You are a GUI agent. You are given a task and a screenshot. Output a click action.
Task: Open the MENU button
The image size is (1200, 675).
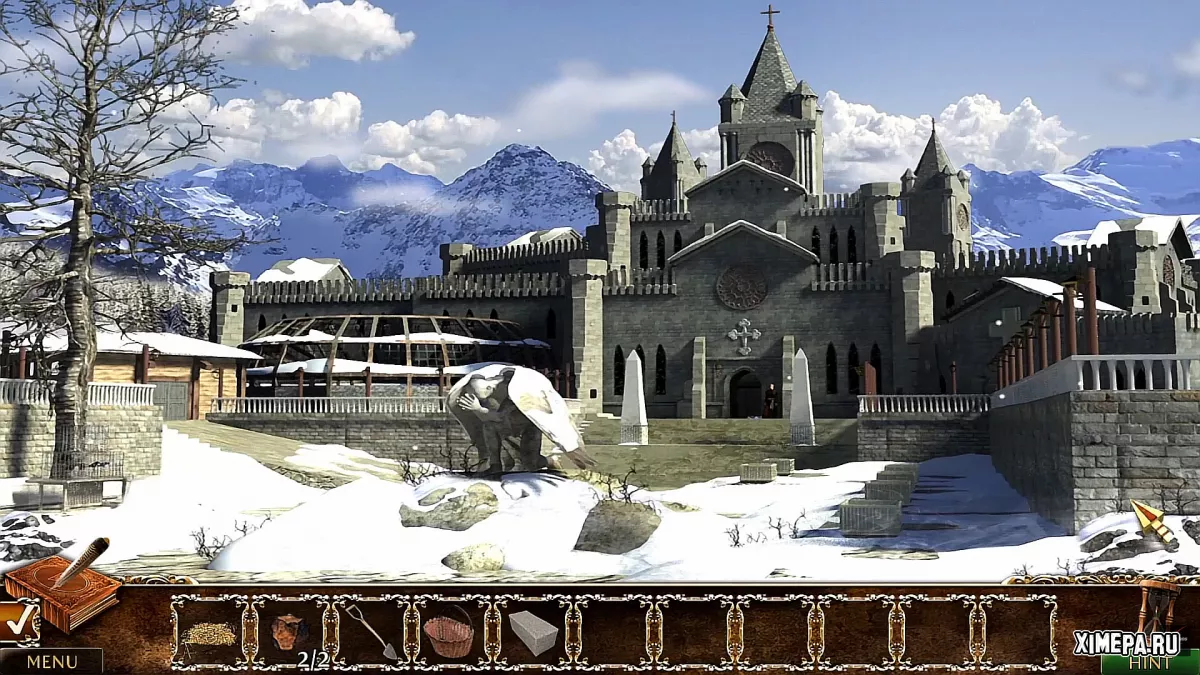[x=51, y=661]
